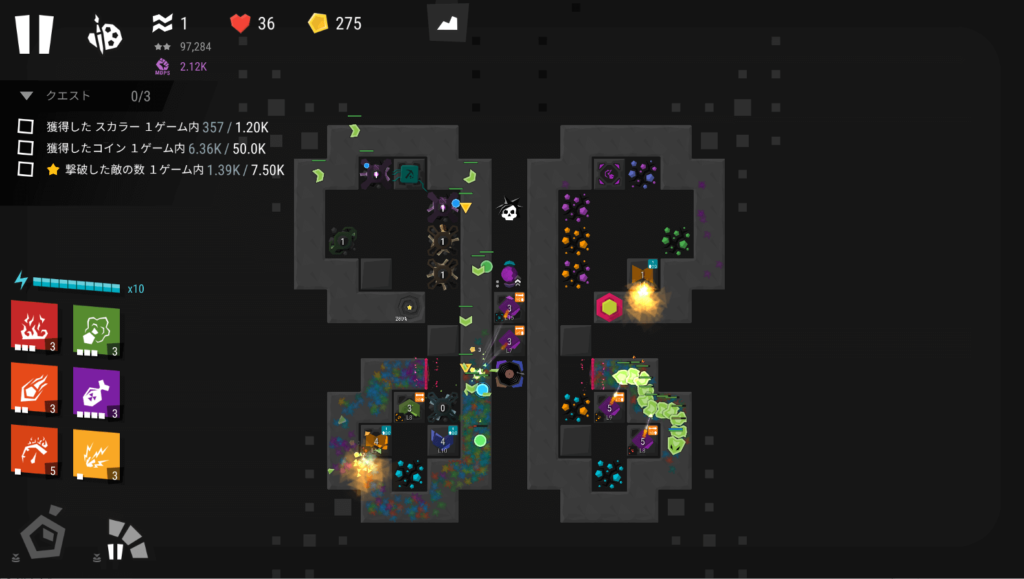The height and width of the screenshot is (579, 1024).
Task: Cast the orange meteor fireball ability
Action: [x=34, y=389]
